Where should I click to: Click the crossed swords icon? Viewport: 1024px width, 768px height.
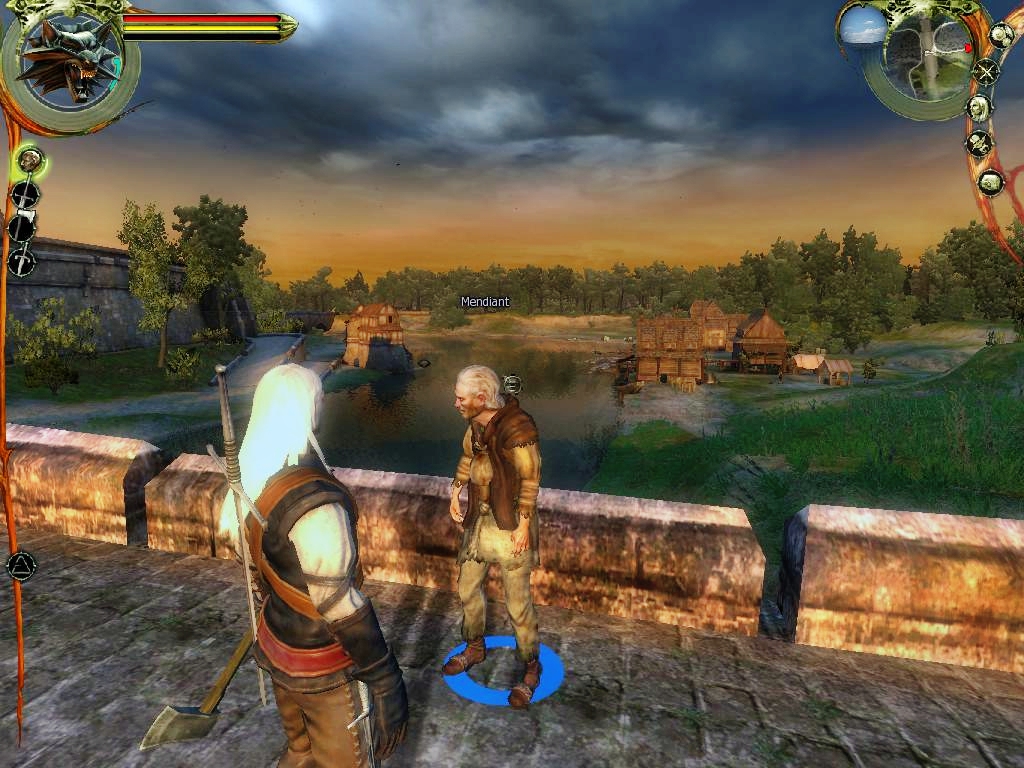point(987,71)
